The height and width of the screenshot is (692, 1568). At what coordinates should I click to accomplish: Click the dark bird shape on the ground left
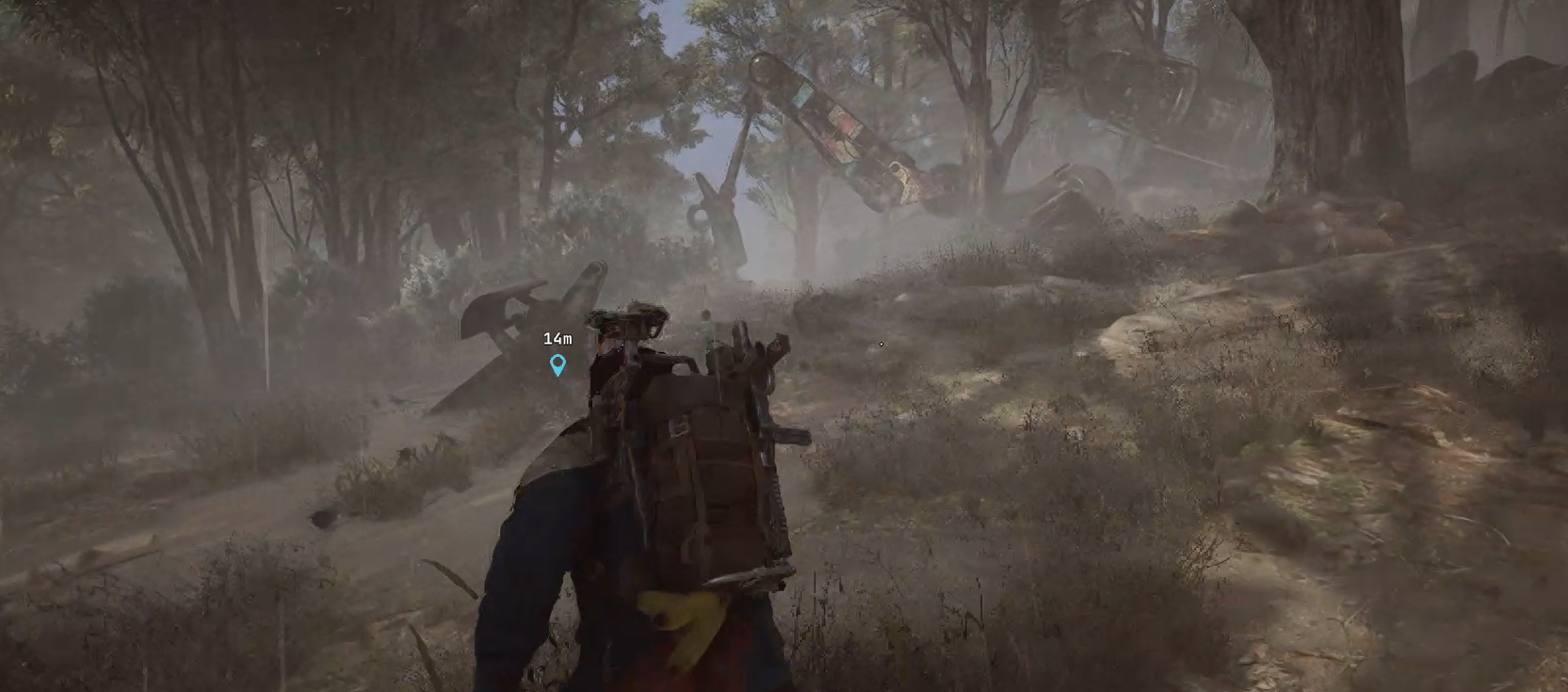click(x=323, y=518)
